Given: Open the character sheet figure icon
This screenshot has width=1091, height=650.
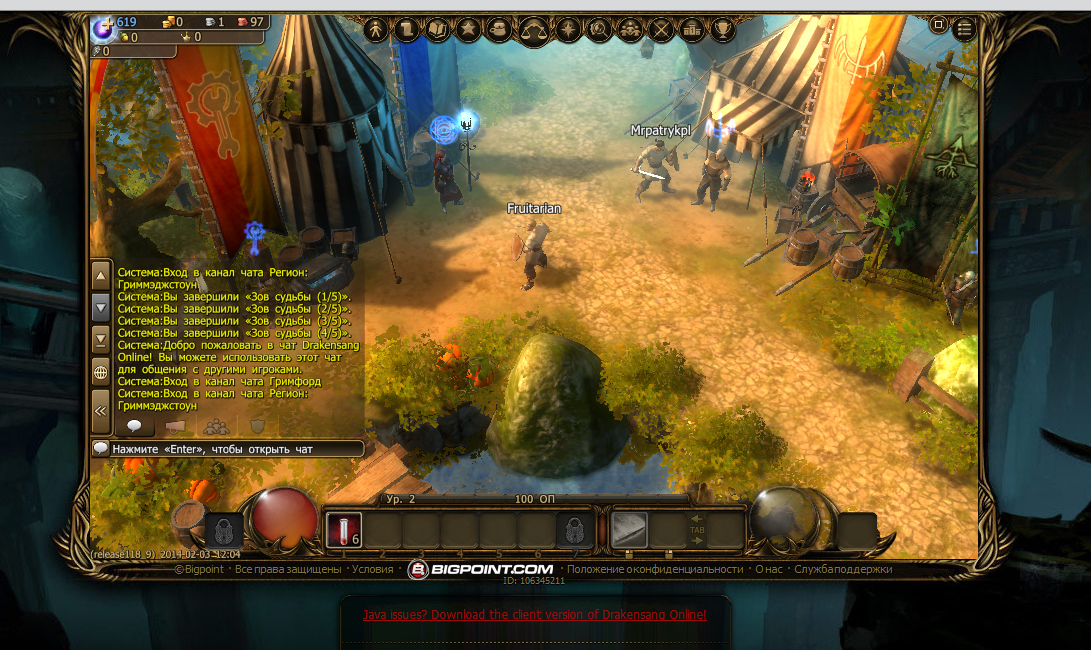Looking at the screenshot, I should (x=377, y=30).
